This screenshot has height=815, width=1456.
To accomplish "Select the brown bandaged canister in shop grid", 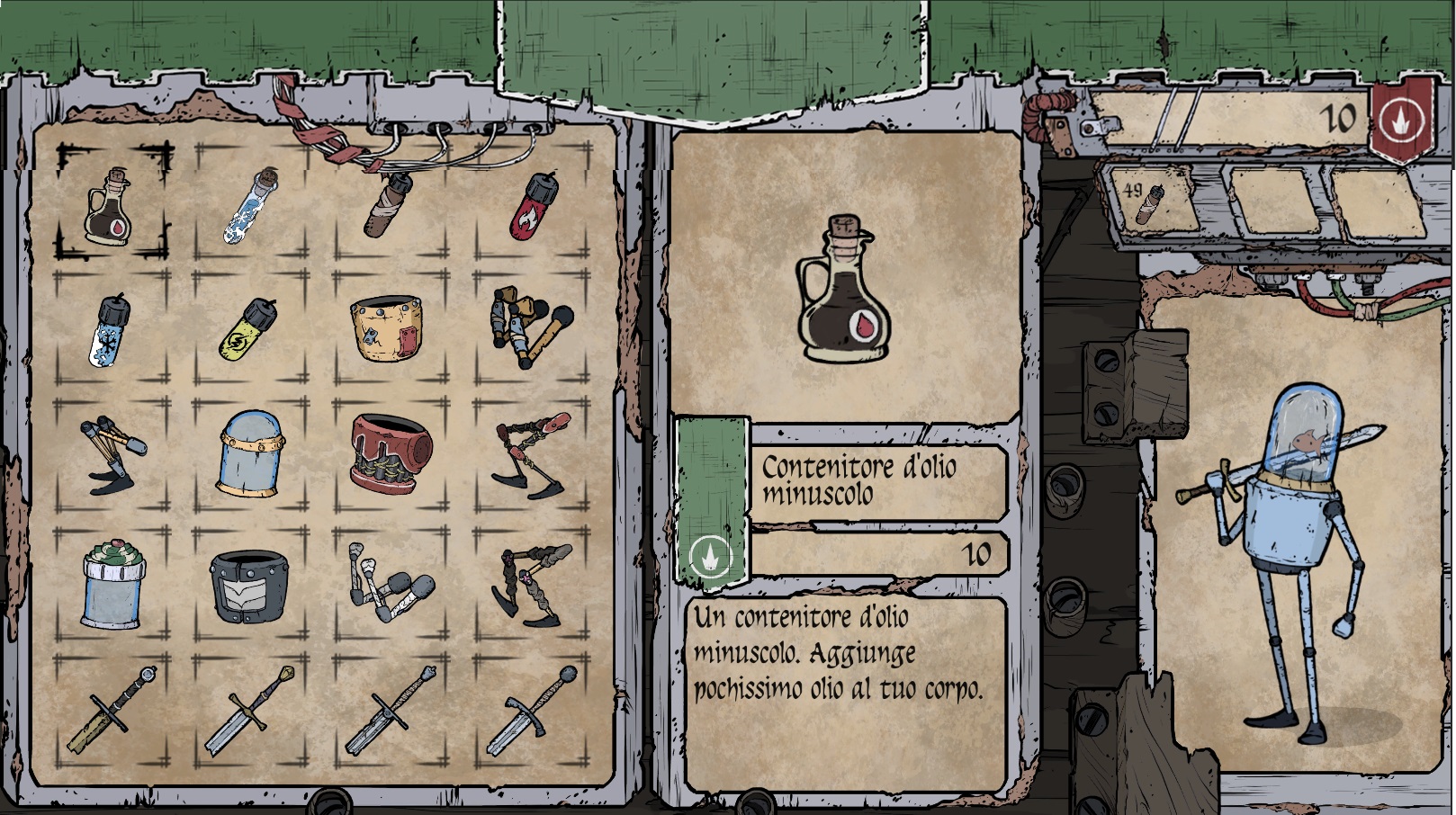I will [389, 204].
